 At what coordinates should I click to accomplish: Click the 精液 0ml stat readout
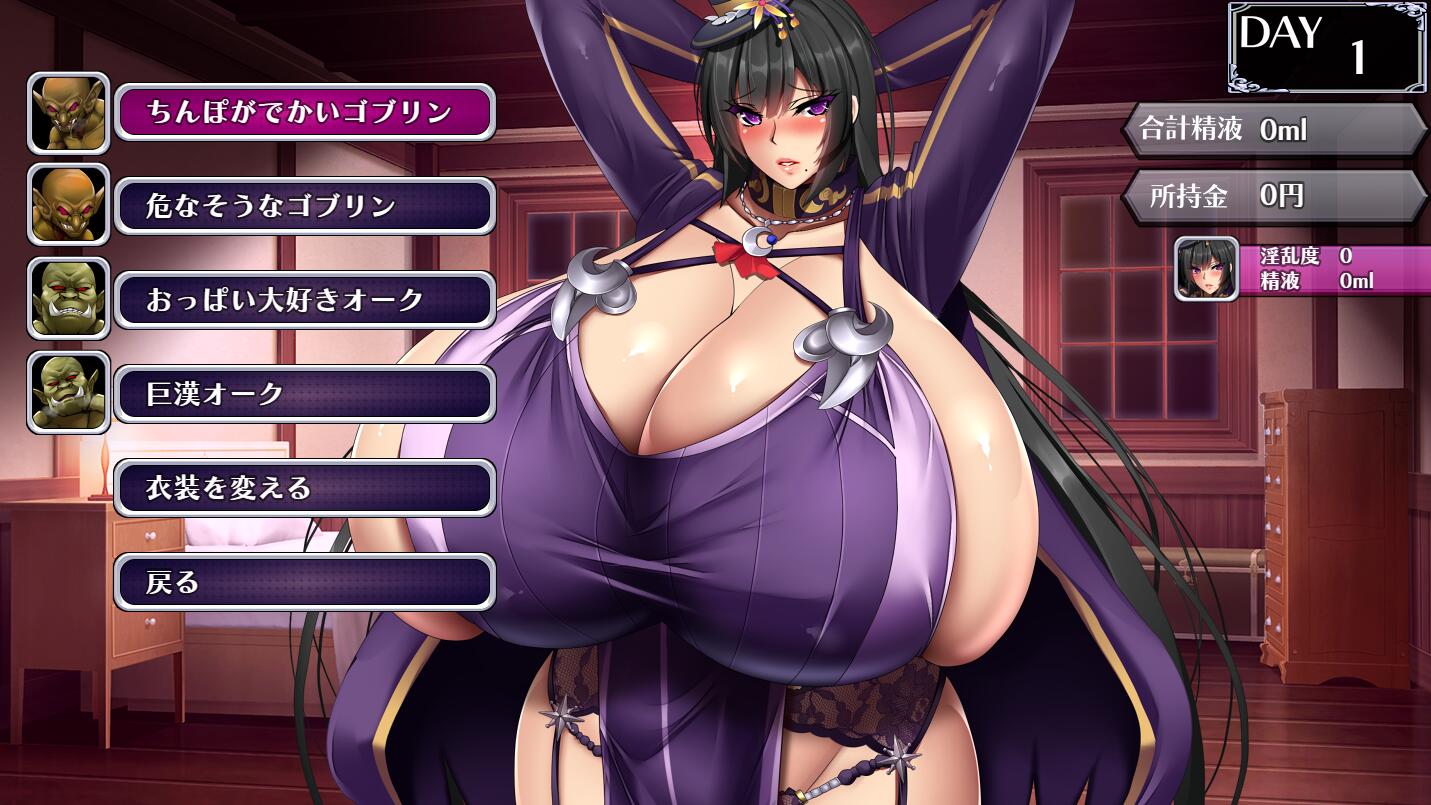tap(1310, 280)
